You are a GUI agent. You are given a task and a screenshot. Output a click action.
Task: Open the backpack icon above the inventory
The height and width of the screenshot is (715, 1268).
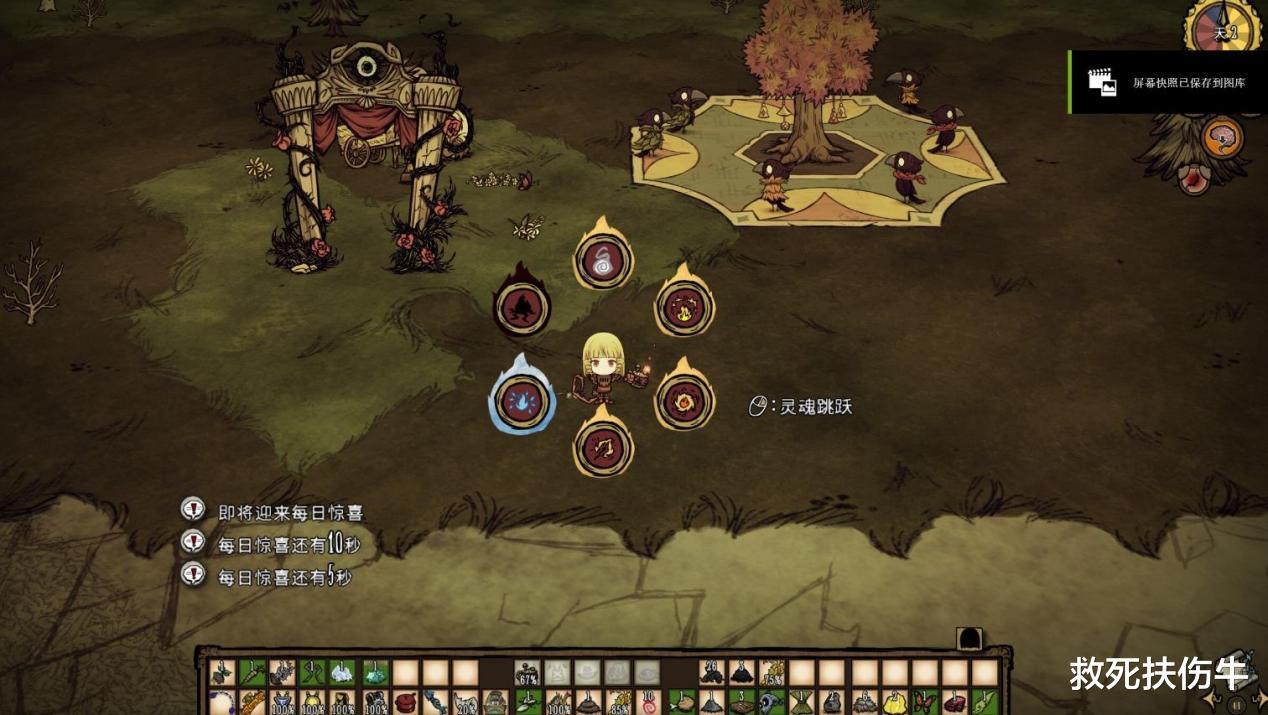tap(969, 639)
